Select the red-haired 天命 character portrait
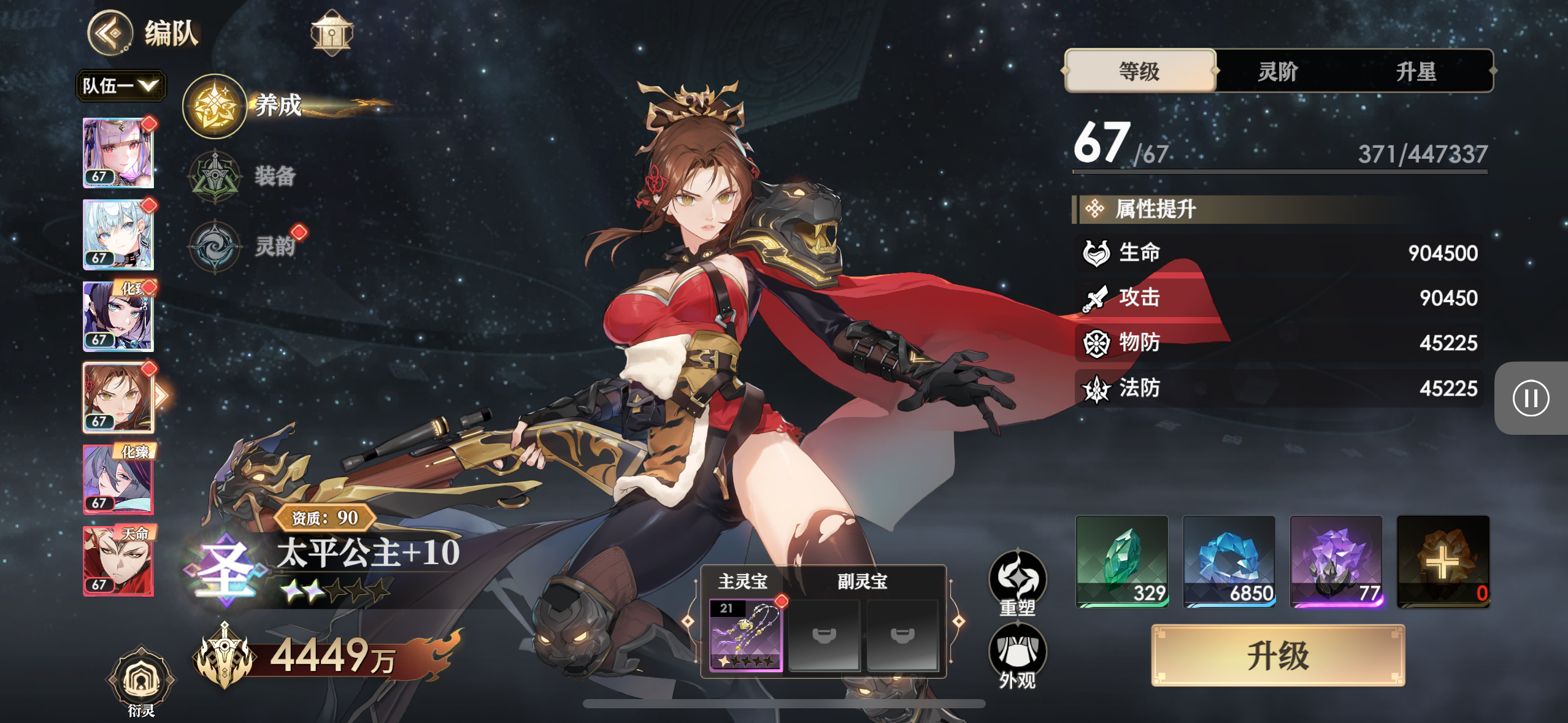This screenshot has height=723, width=1568. [x=118, y=560]
